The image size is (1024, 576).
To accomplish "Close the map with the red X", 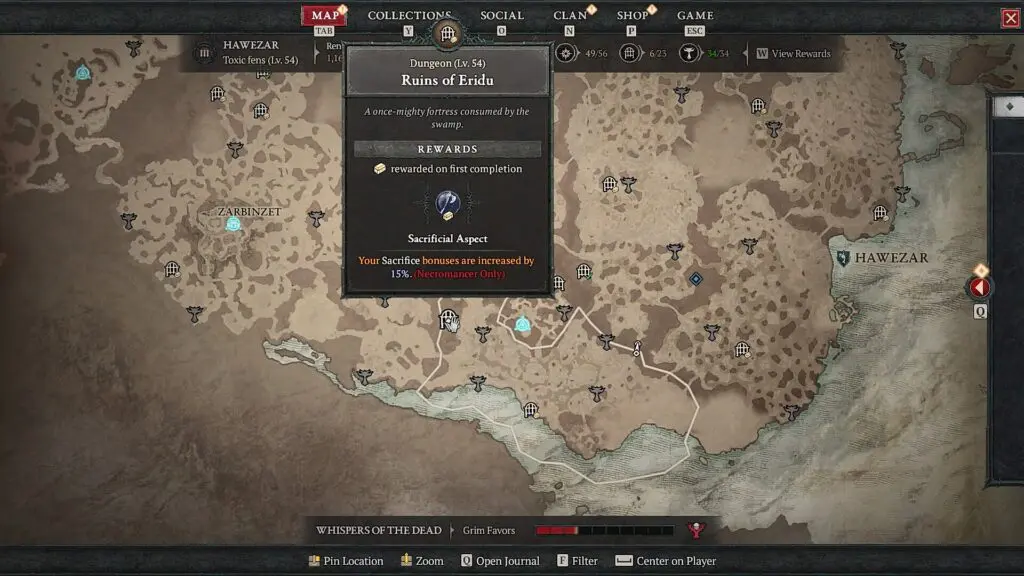I will [1010, 18].
